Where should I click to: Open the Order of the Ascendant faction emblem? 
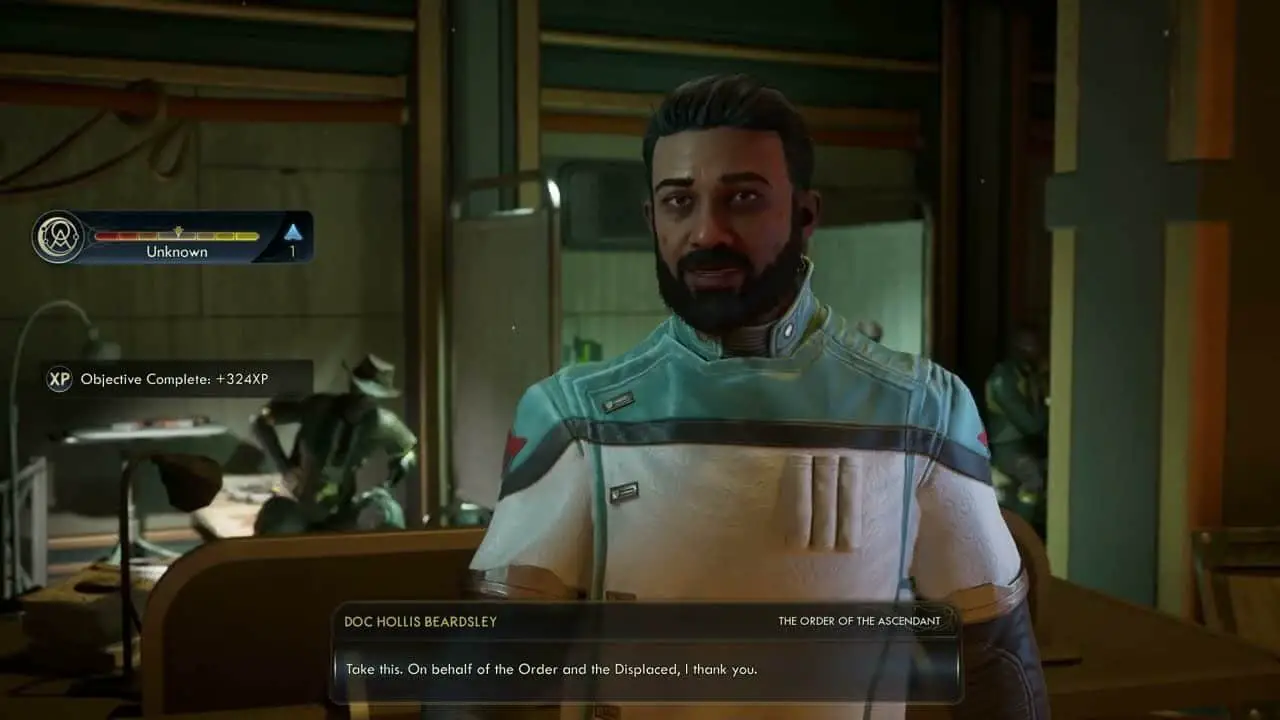(x=57, y=238)
